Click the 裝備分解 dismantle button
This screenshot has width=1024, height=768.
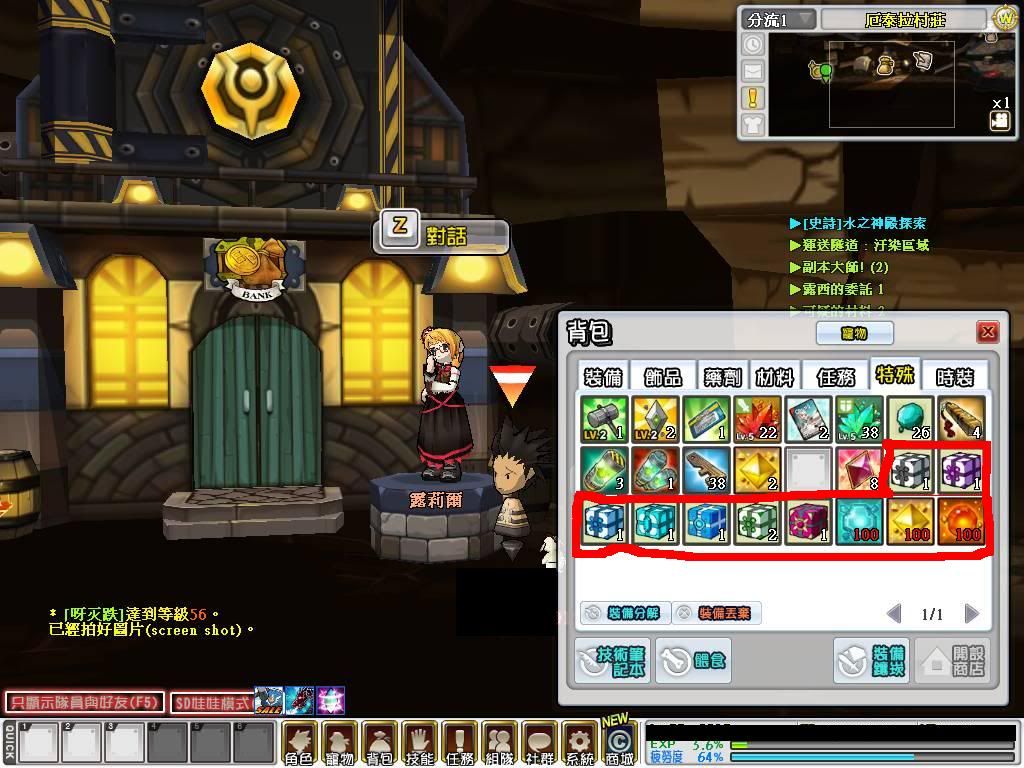pyautogui.click(x=621, y=613)
